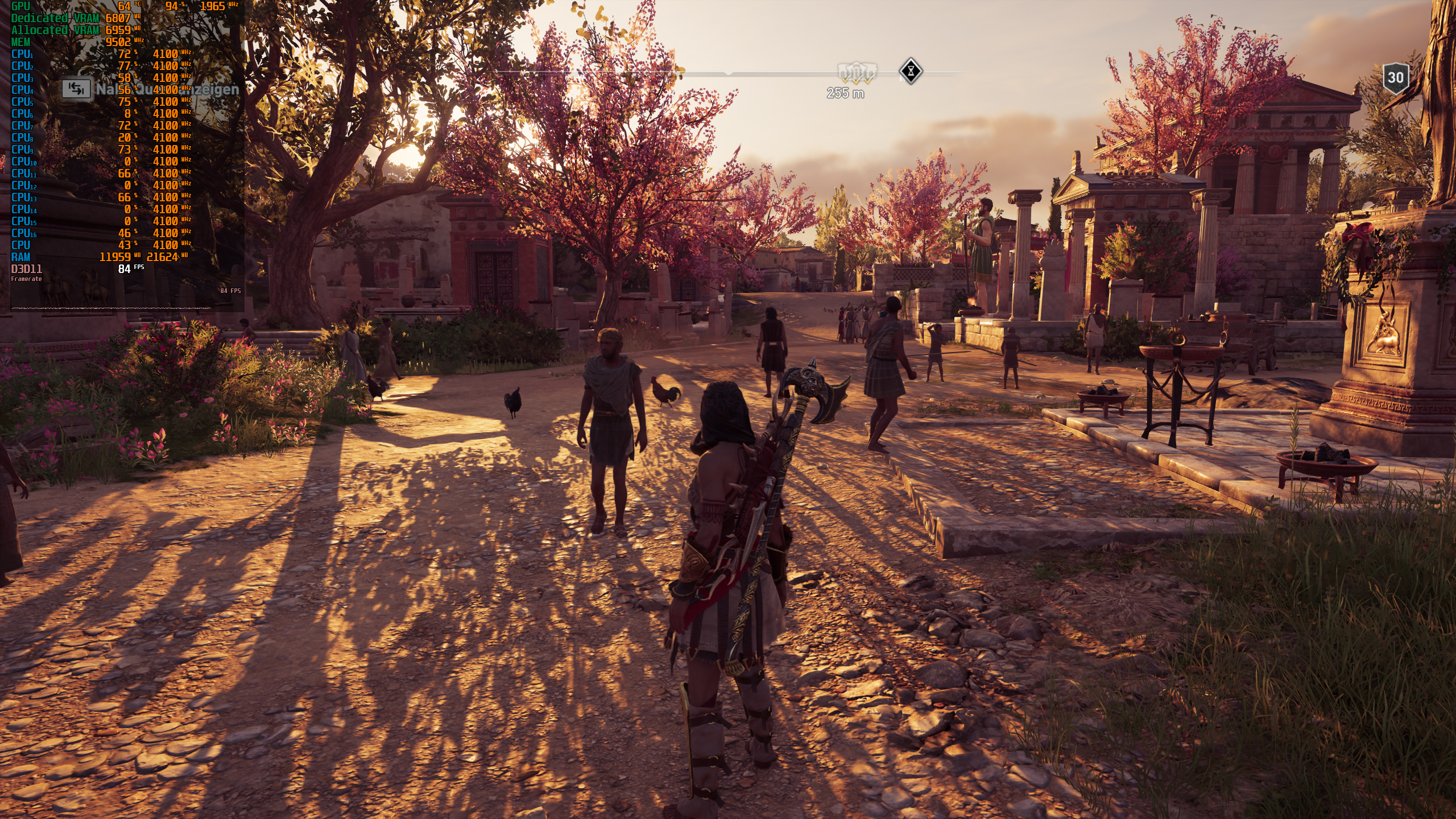
Task: Click the diamond hourglass quest marker
Action: point(911,72)
